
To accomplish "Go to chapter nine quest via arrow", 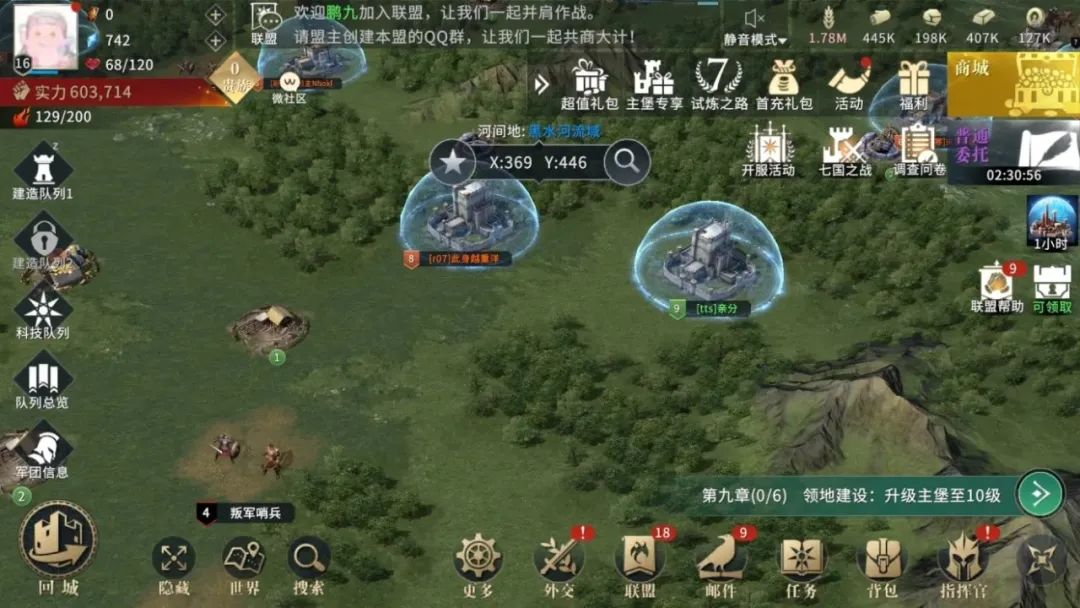I will coord(1040,494).
